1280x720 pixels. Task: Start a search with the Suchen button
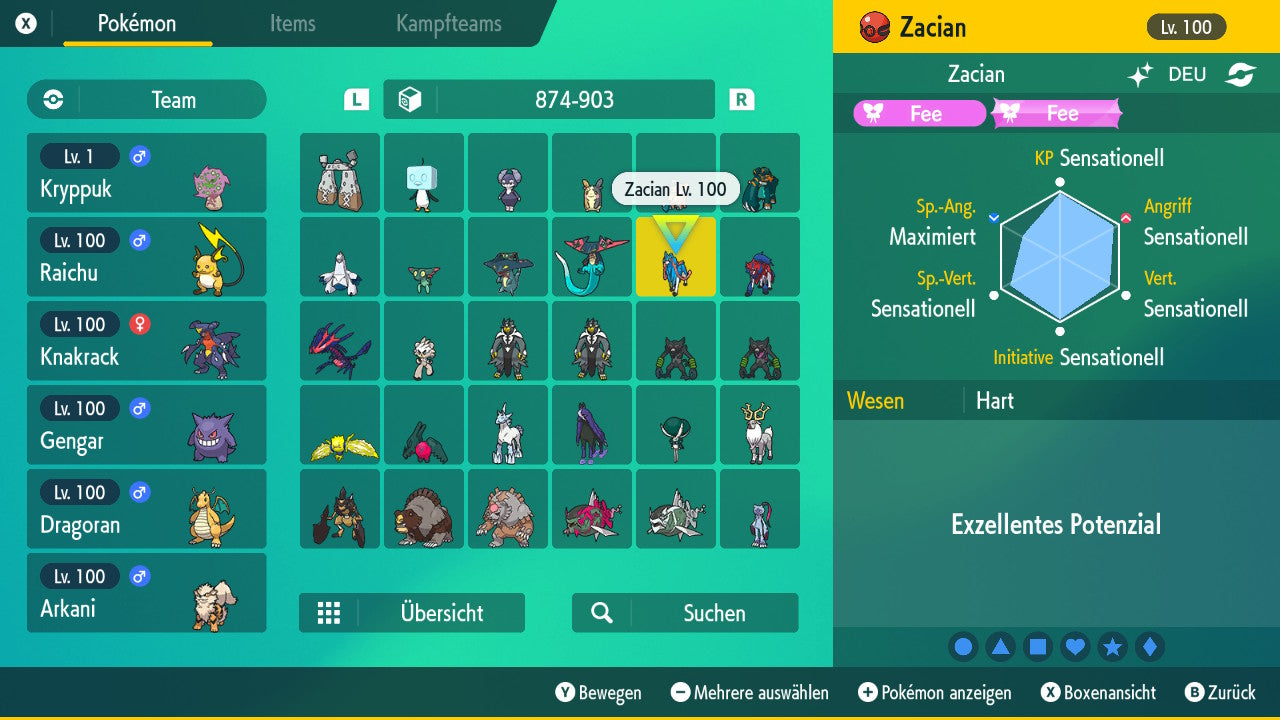click(684, 613)
